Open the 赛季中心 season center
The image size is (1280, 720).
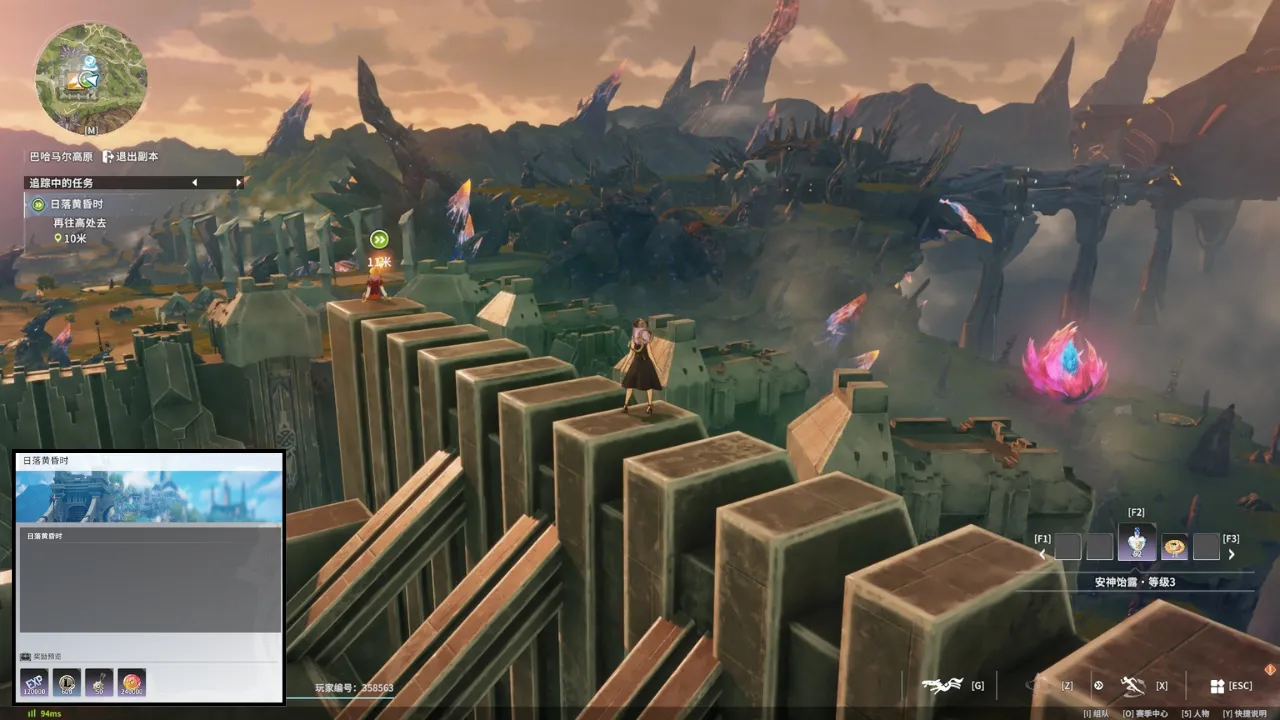pyautogui.click(x=1150, y=713)
